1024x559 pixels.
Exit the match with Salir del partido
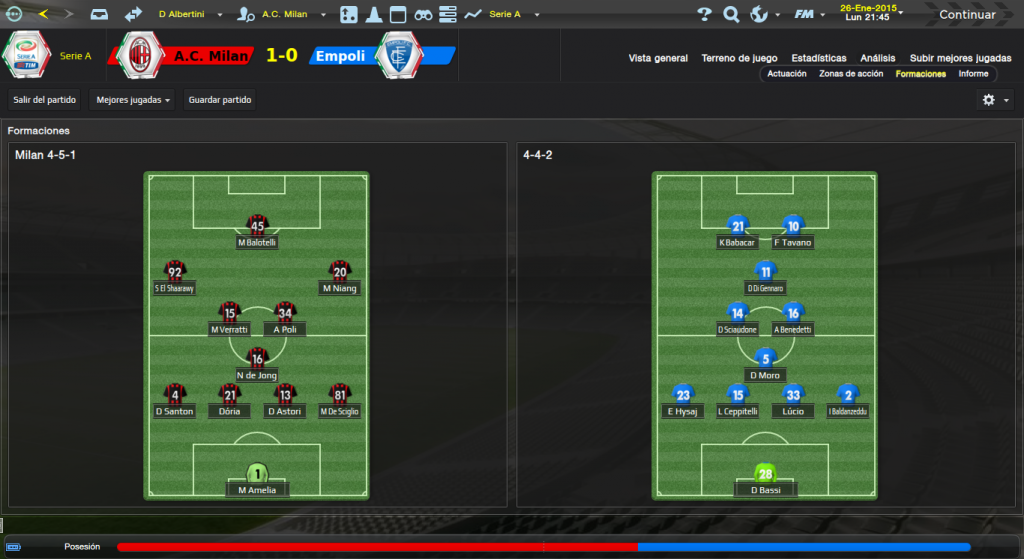click(44, 100)
